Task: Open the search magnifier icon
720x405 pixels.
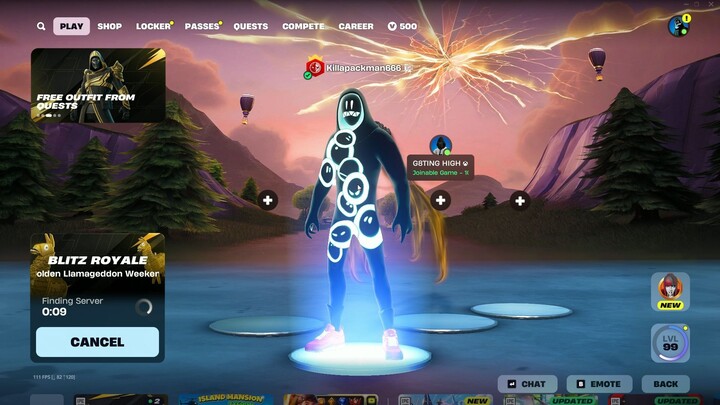Action: coord(41,27)
